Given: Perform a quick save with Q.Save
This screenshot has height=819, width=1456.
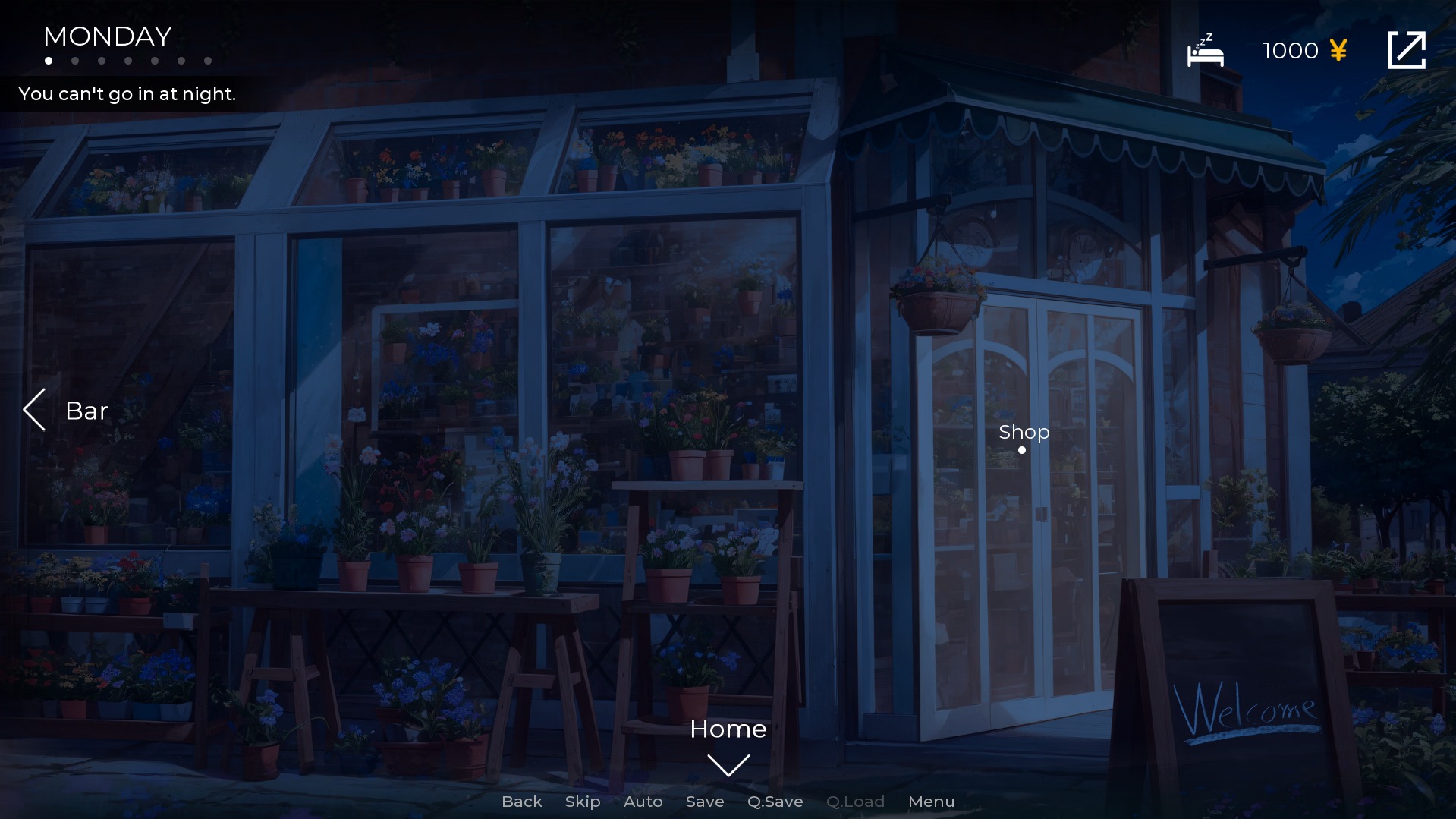Looking at the screenshot, I should tap(775, 802).
